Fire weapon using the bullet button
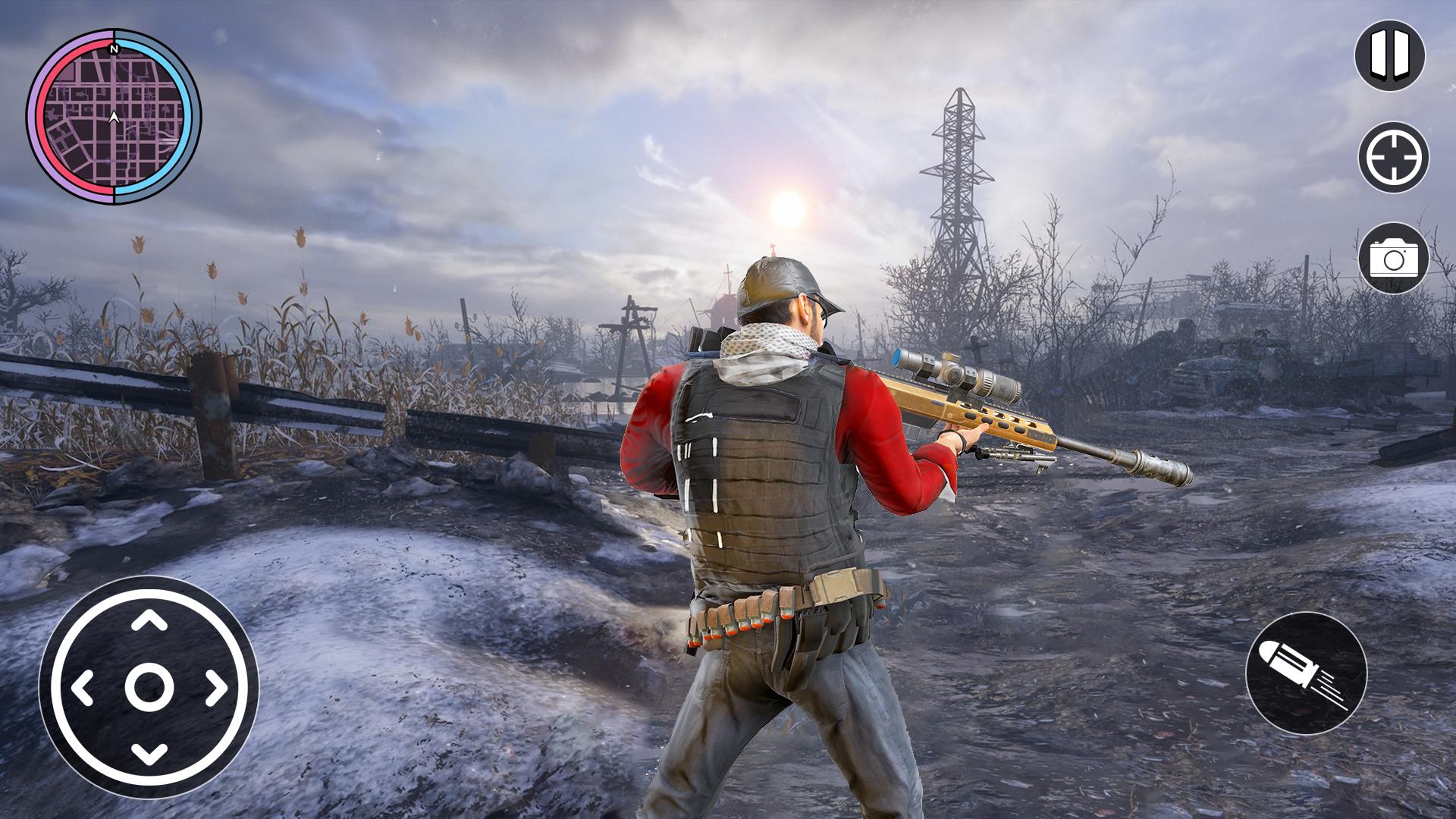1456x819 pixels. pos(1306,673)
